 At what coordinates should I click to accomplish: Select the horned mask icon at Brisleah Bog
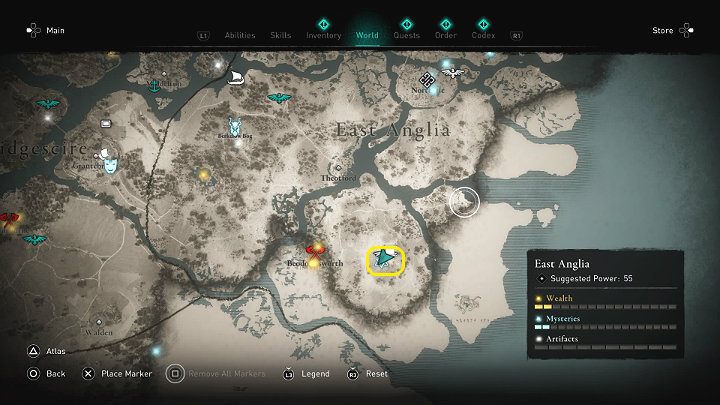tap(234, 126)
